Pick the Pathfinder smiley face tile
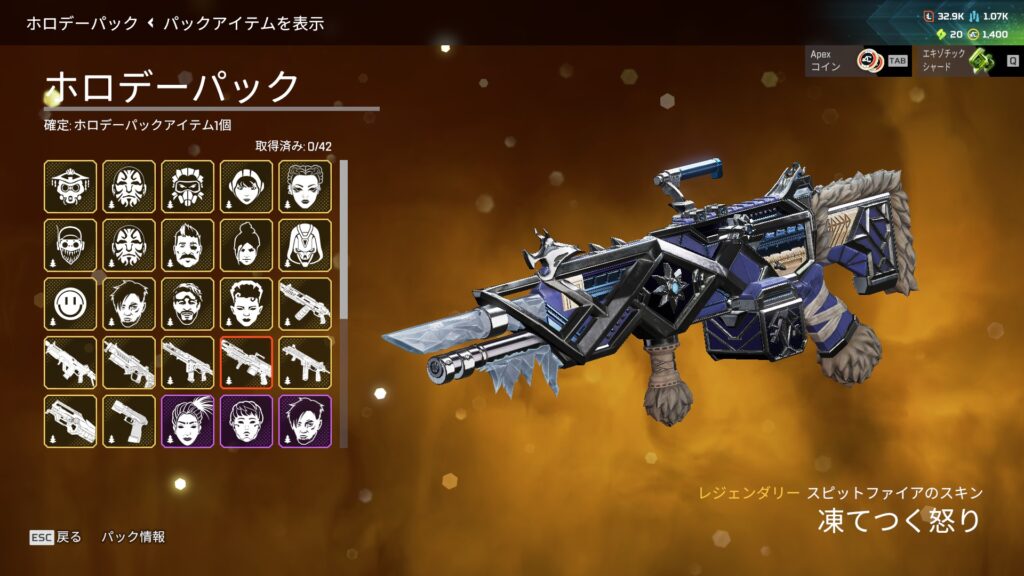 70,304
